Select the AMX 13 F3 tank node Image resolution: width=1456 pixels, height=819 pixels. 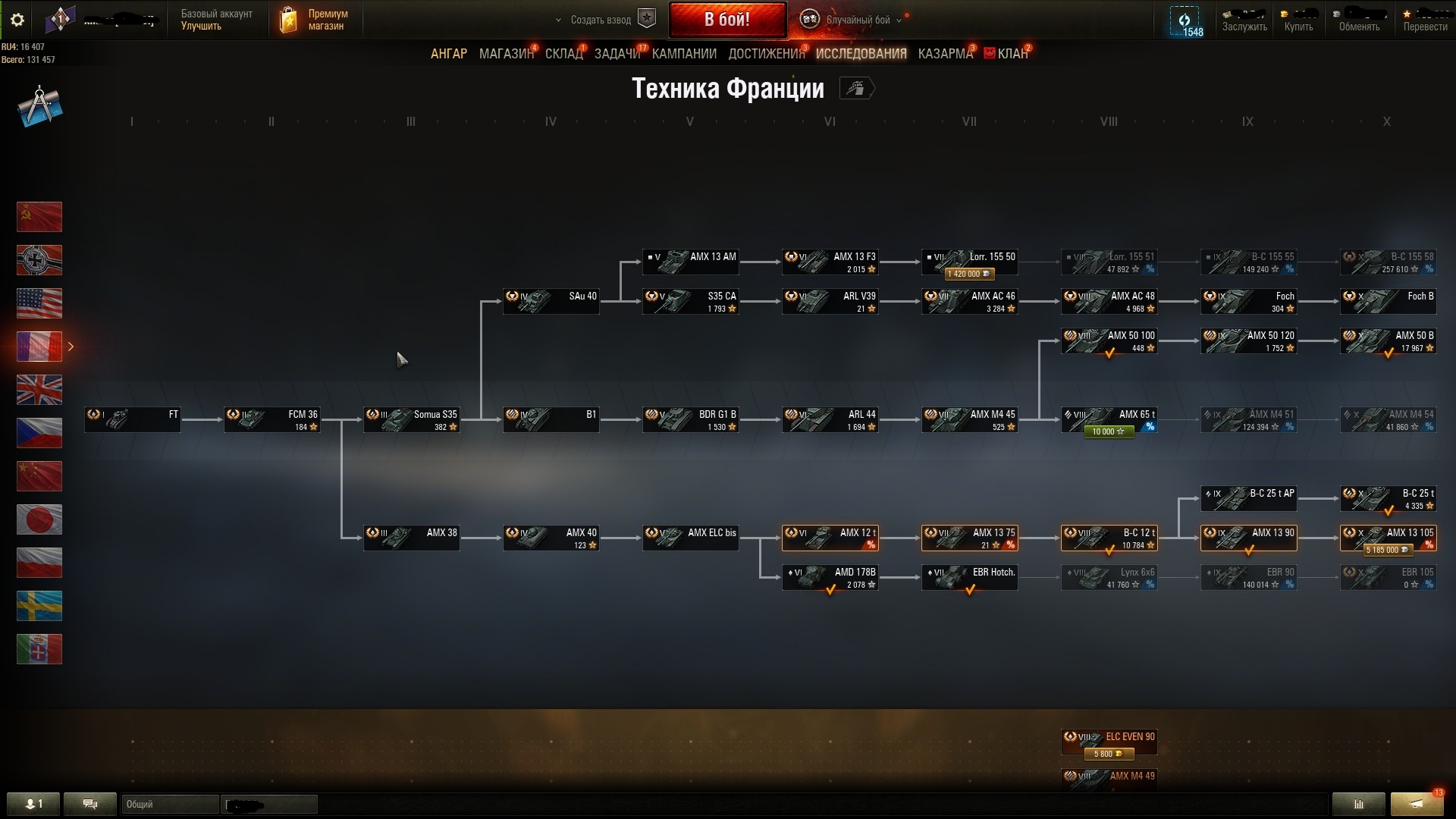830,262
